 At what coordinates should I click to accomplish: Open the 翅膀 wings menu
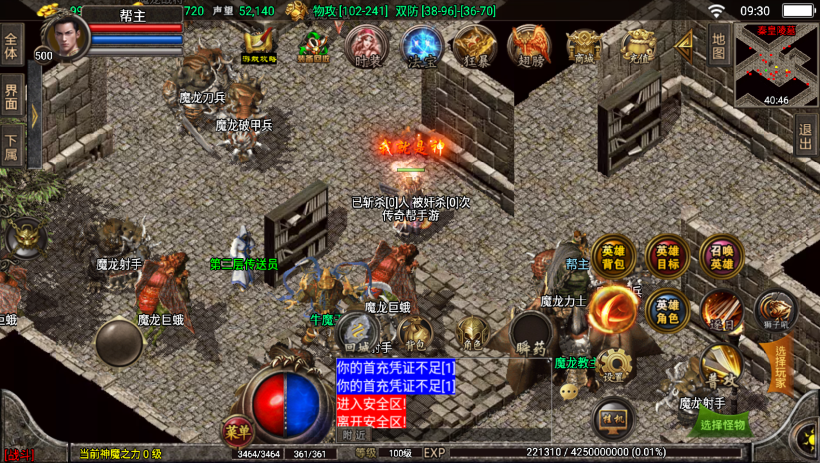[x=528, y=45]
